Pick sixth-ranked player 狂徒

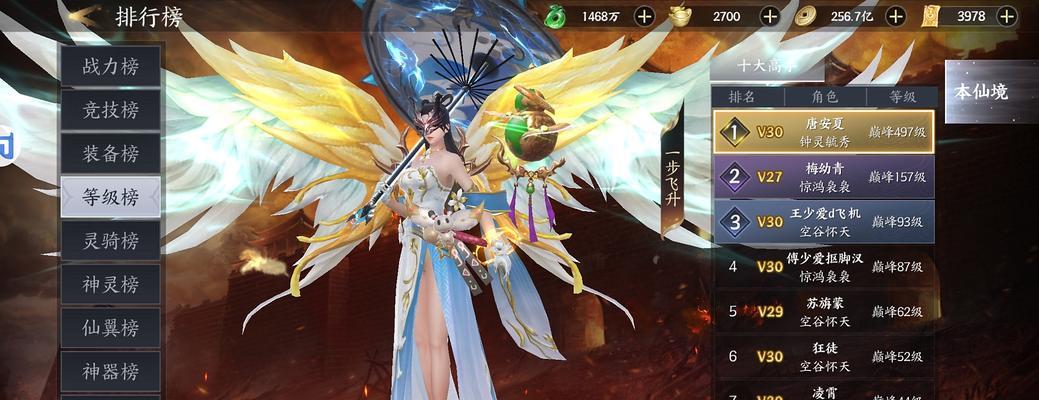[x=824, y=356]
